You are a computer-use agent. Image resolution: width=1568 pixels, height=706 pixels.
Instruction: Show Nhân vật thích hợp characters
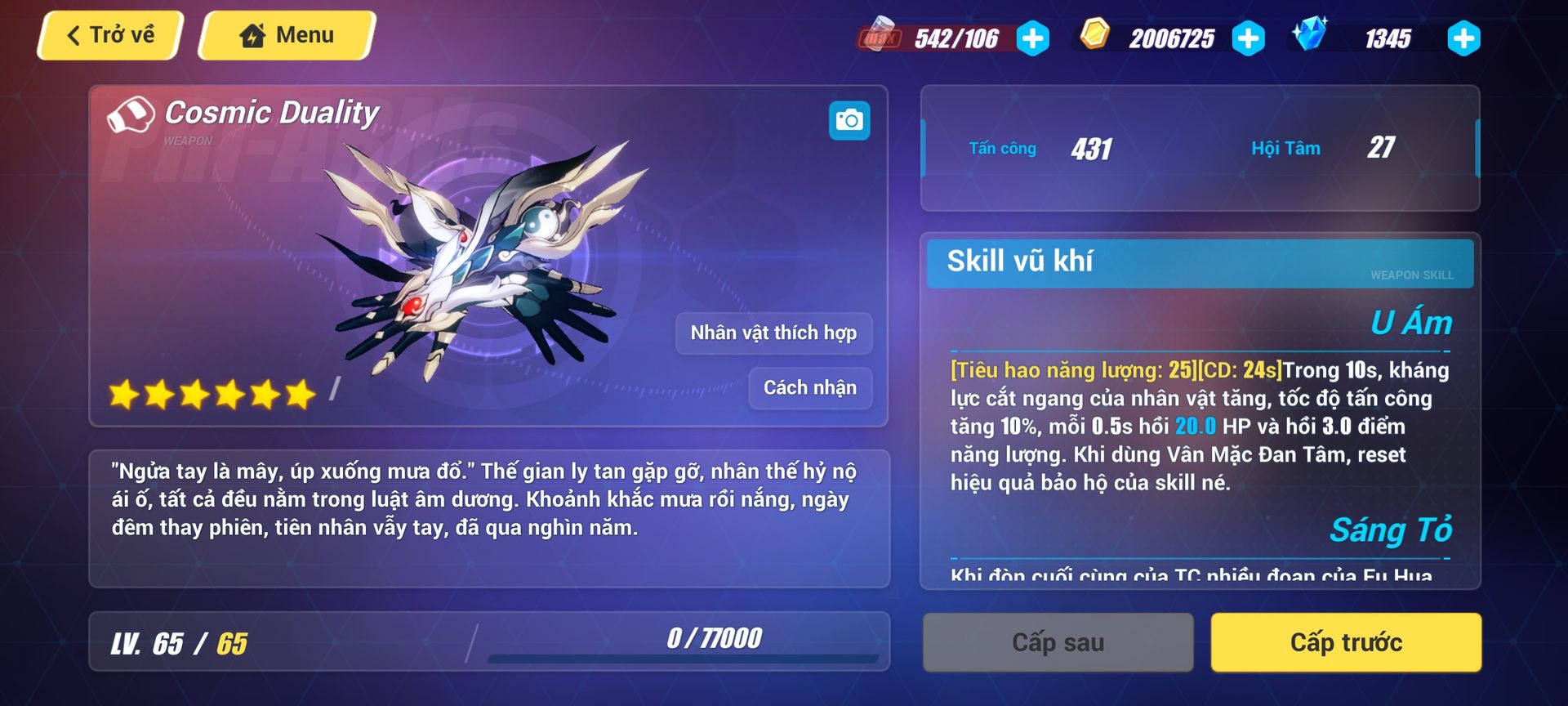pos(773,333)
